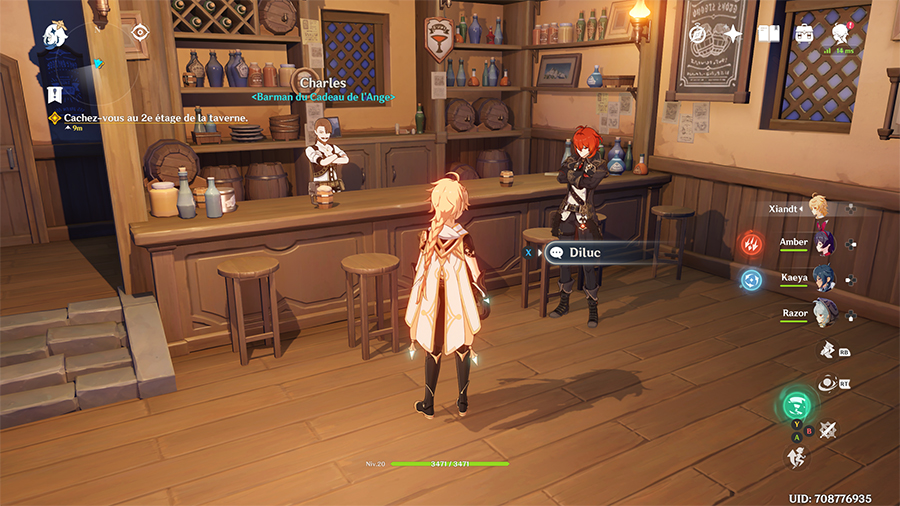Trigger the sprint dash icon
This screenshot has height=506, width=900.
click(x=797, y=457)
